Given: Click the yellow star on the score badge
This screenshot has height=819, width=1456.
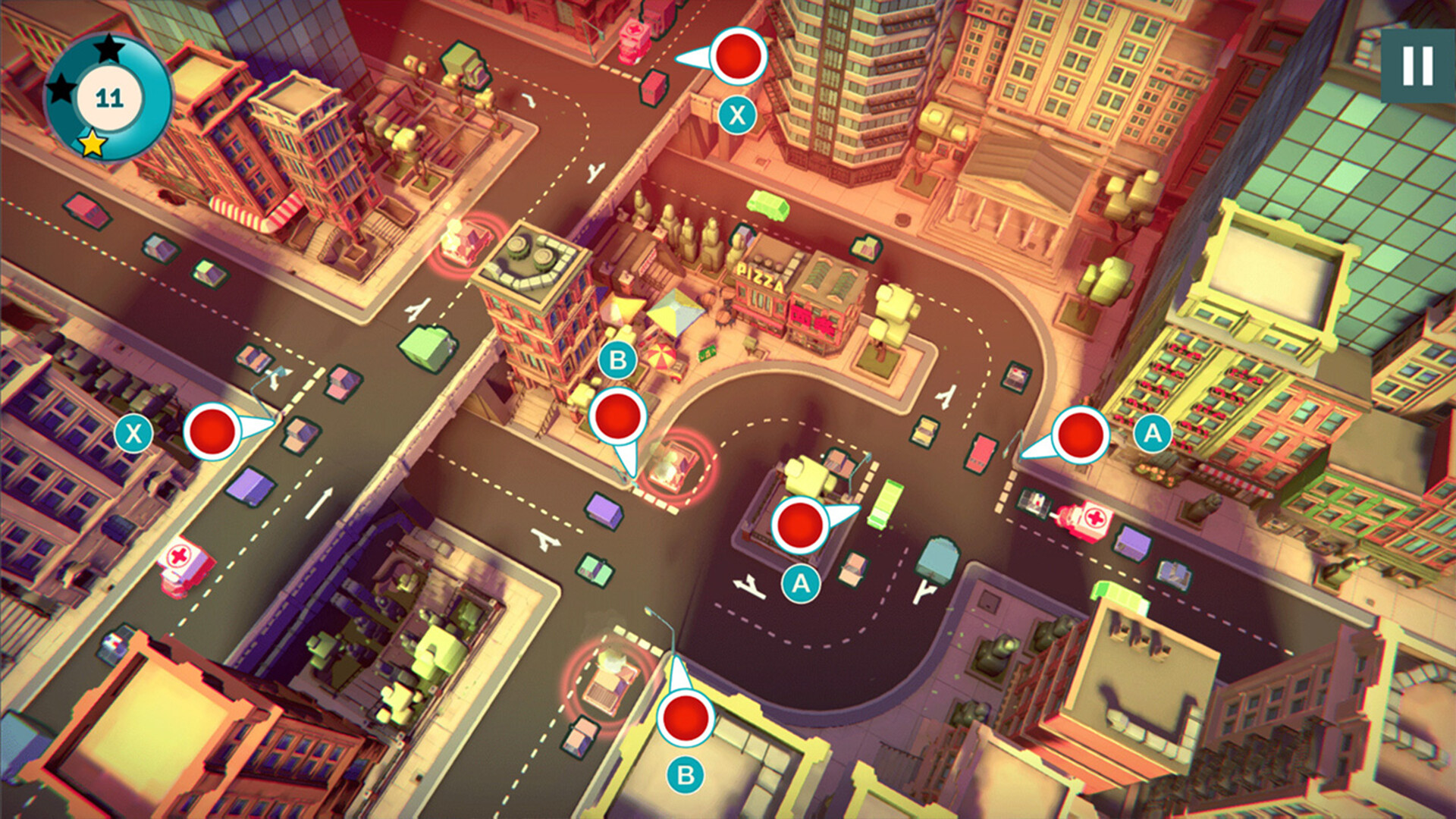Looking at the screenshot, I should 89,144.
